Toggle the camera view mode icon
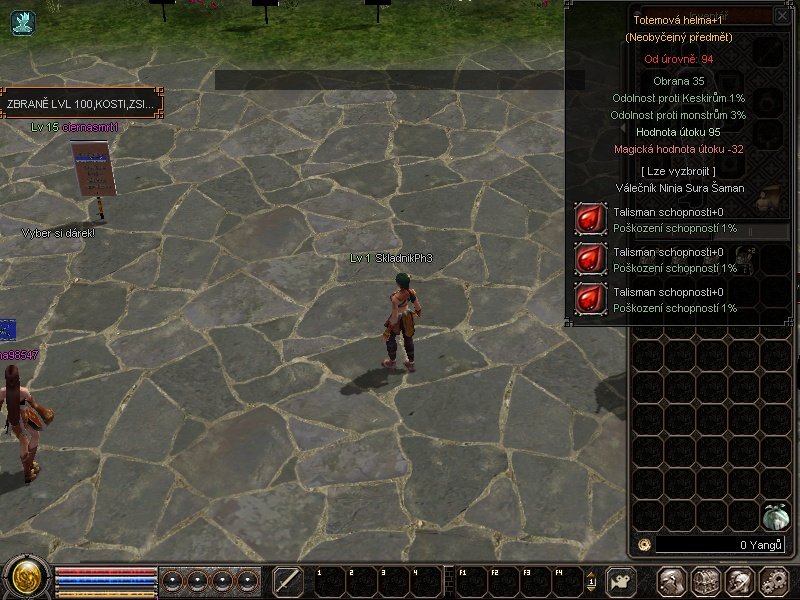 point(620,581)
